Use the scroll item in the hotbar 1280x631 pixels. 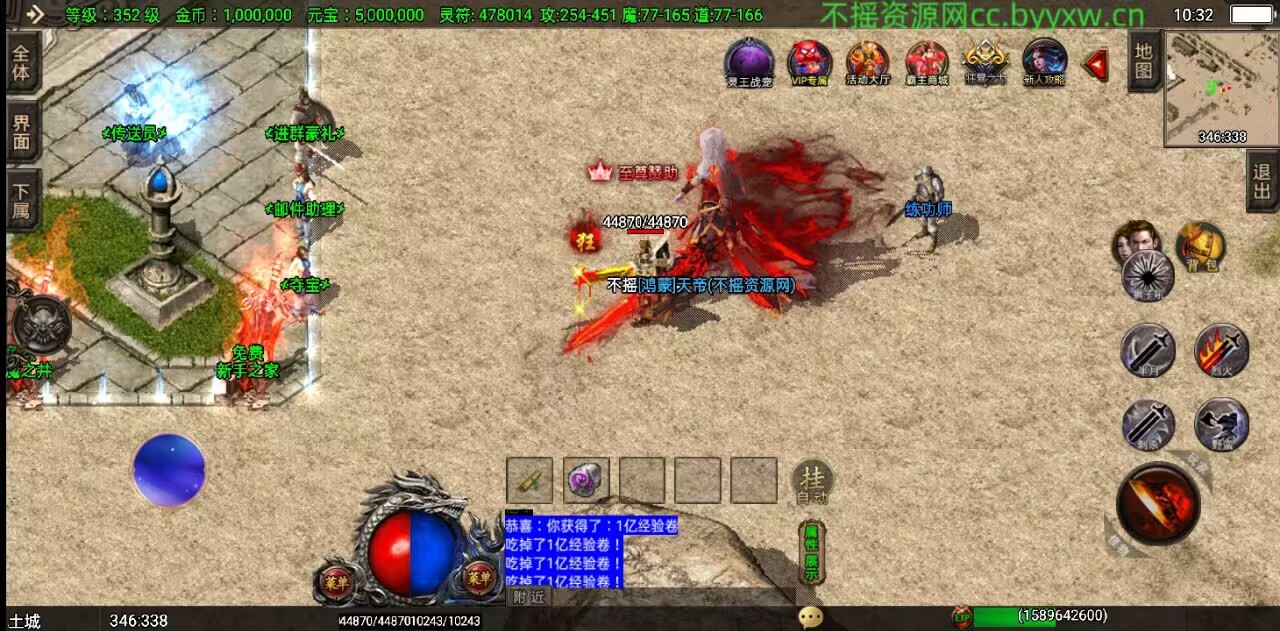tap(530, 480)
